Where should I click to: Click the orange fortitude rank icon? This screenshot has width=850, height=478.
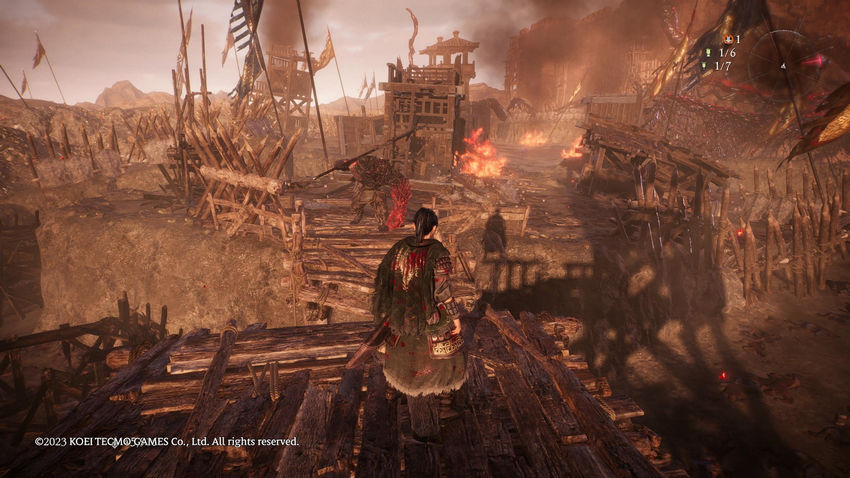(x=727, y=38)
